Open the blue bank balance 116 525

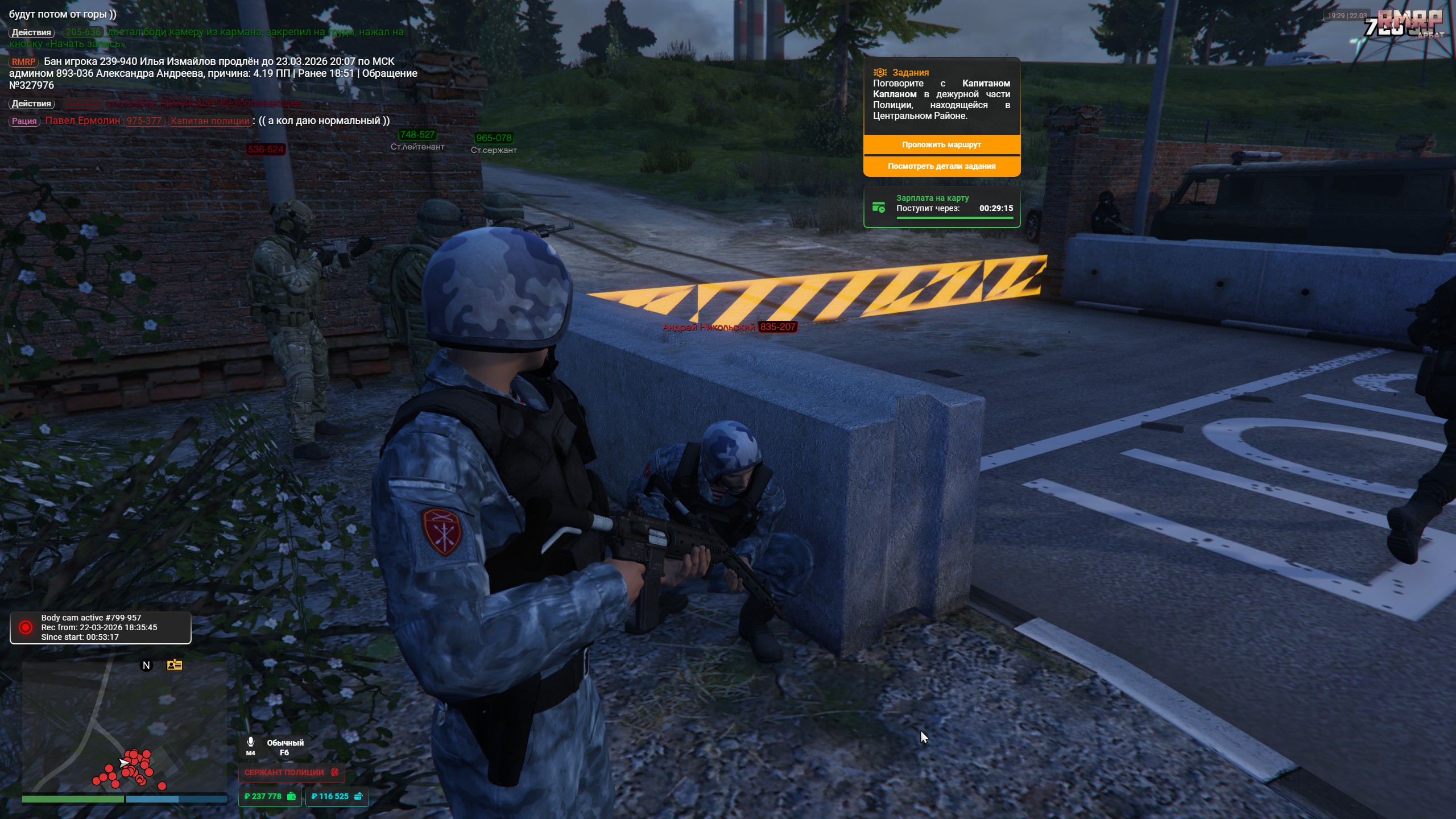[337, 796]
